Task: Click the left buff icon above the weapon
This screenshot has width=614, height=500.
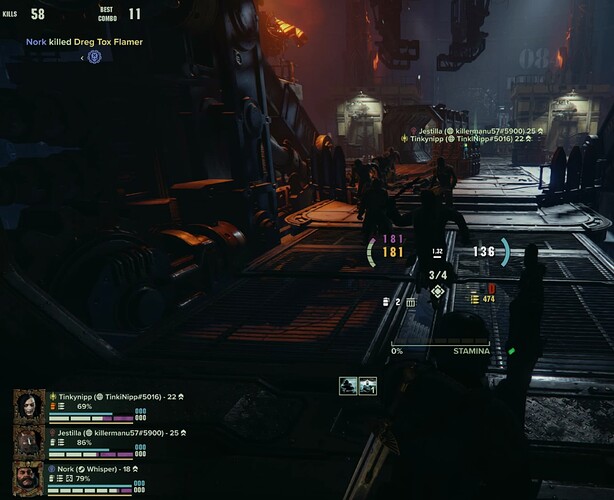Action: point(347,386)
